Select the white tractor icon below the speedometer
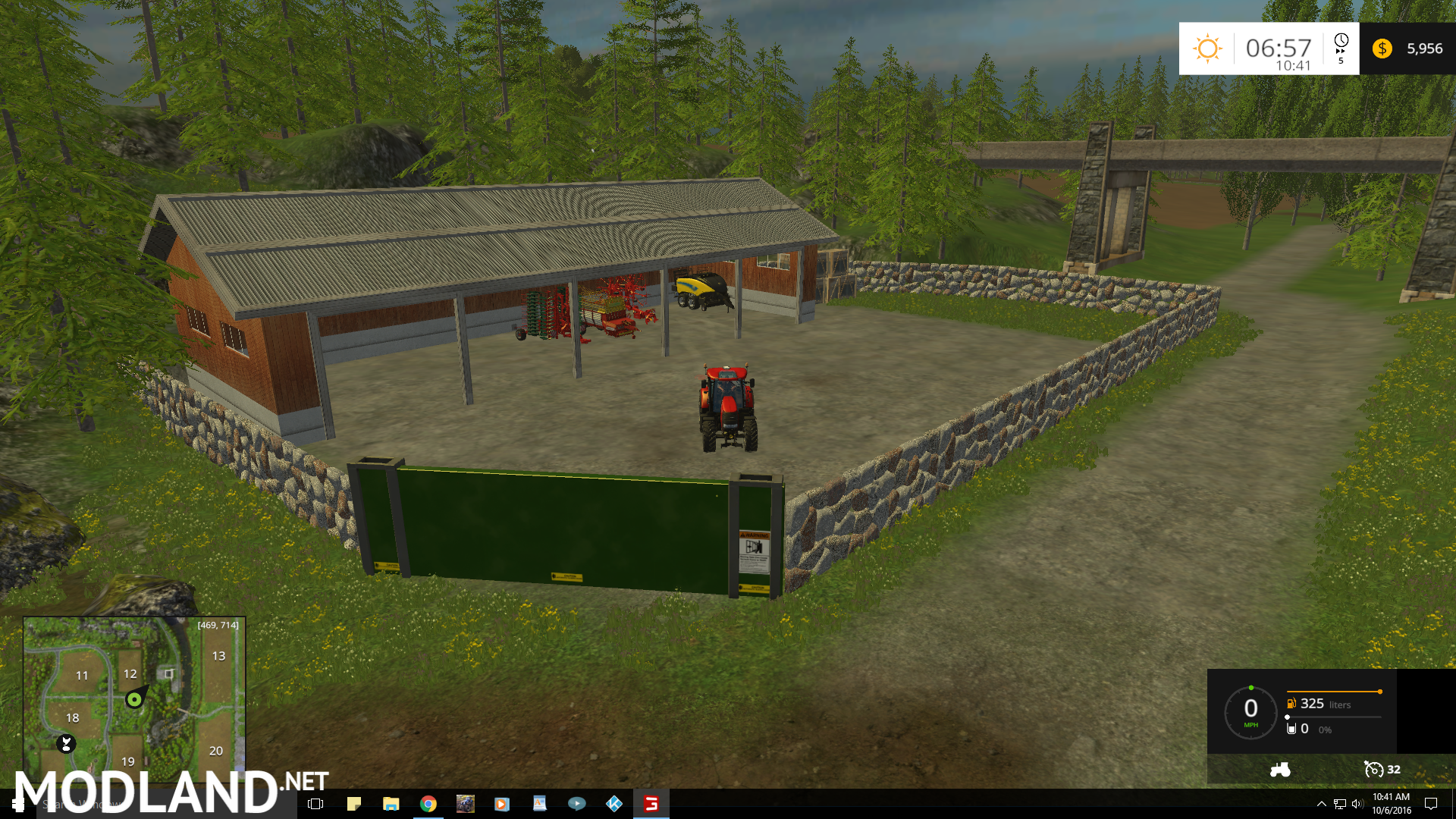This screenshot has width=1456, height=819. click(x=1280, y=770)
